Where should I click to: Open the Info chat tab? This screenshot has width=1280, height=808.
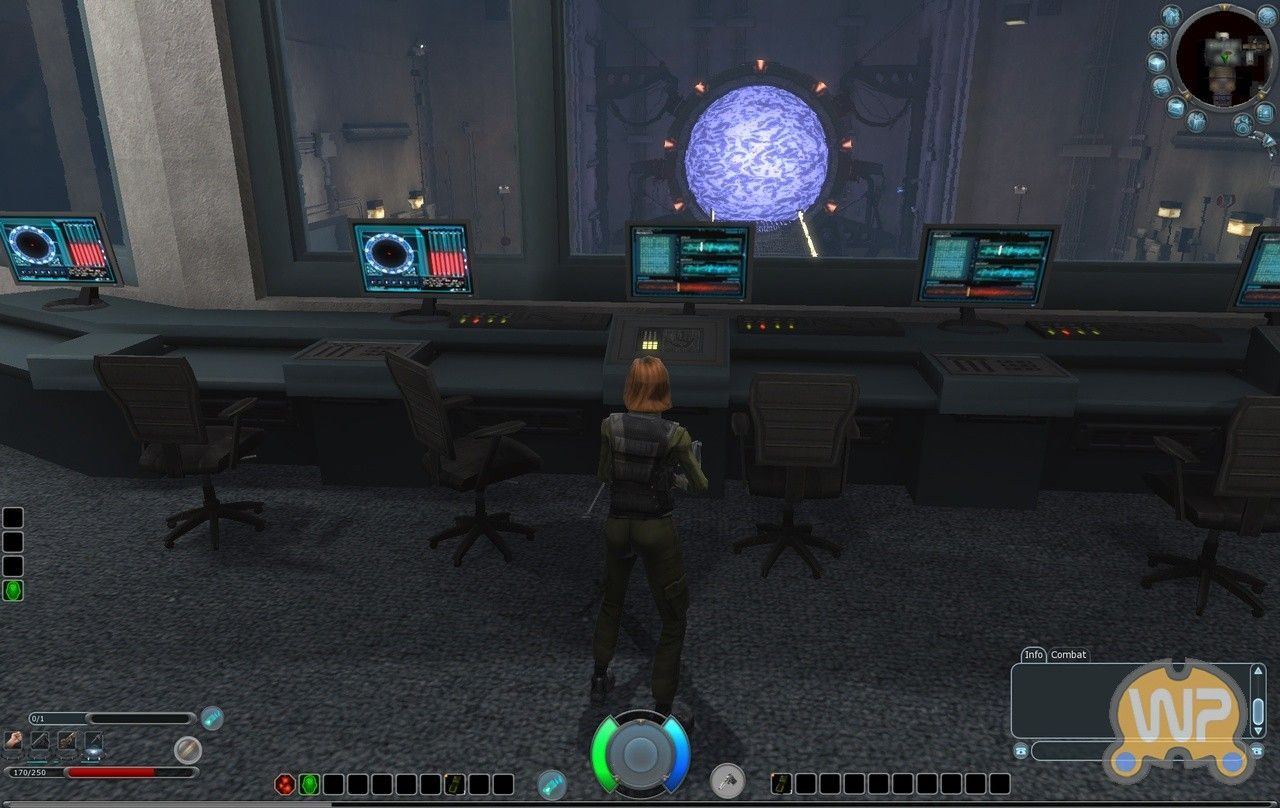[1035, 655]
